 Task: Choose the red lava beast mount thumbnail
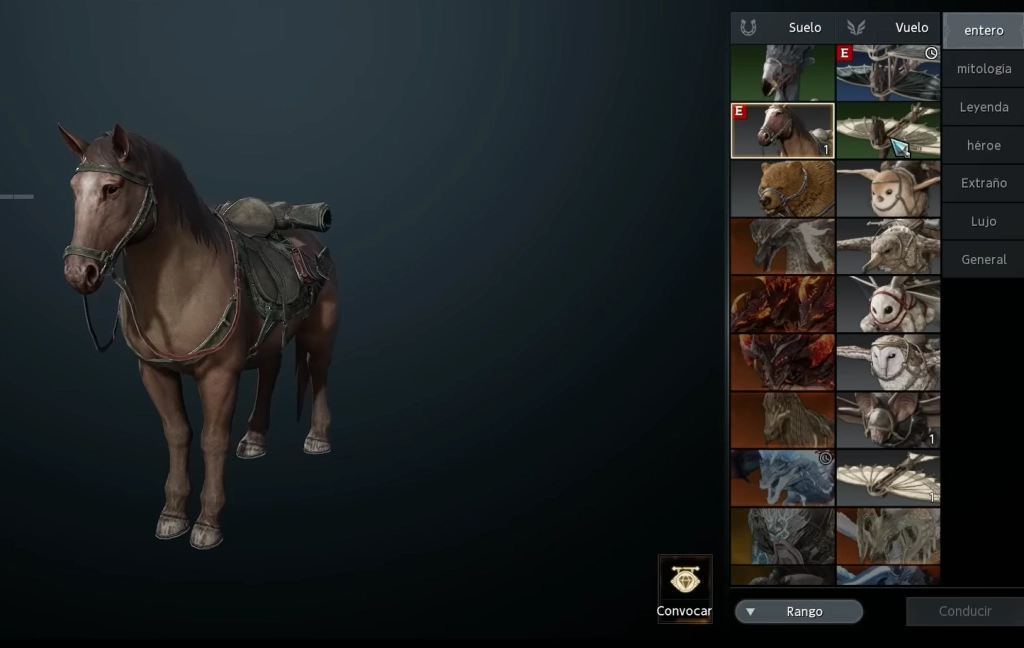click(x=782, y=304)
